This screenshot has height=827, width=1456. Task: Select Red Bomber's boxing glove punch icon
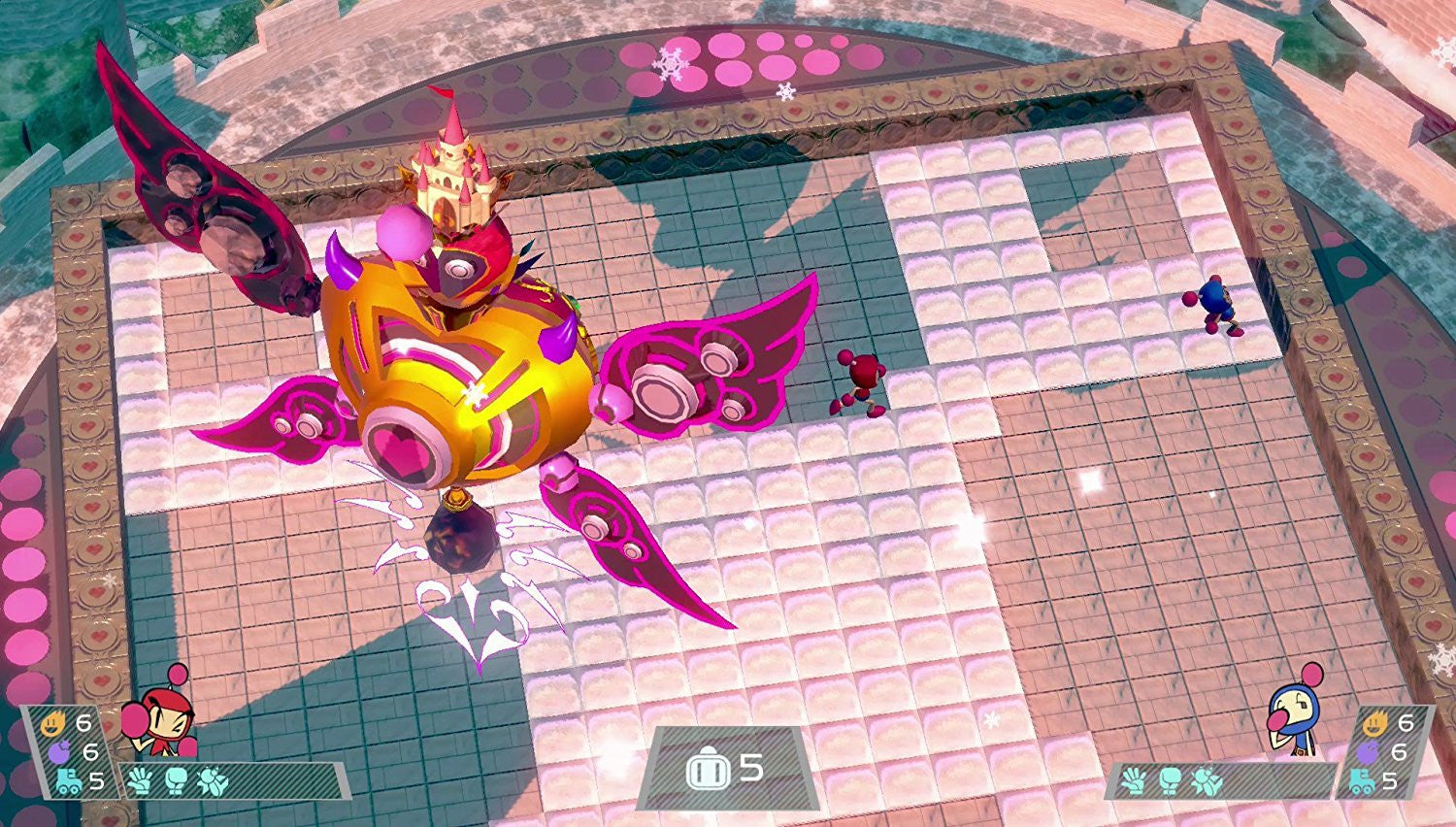coord(176,779)
